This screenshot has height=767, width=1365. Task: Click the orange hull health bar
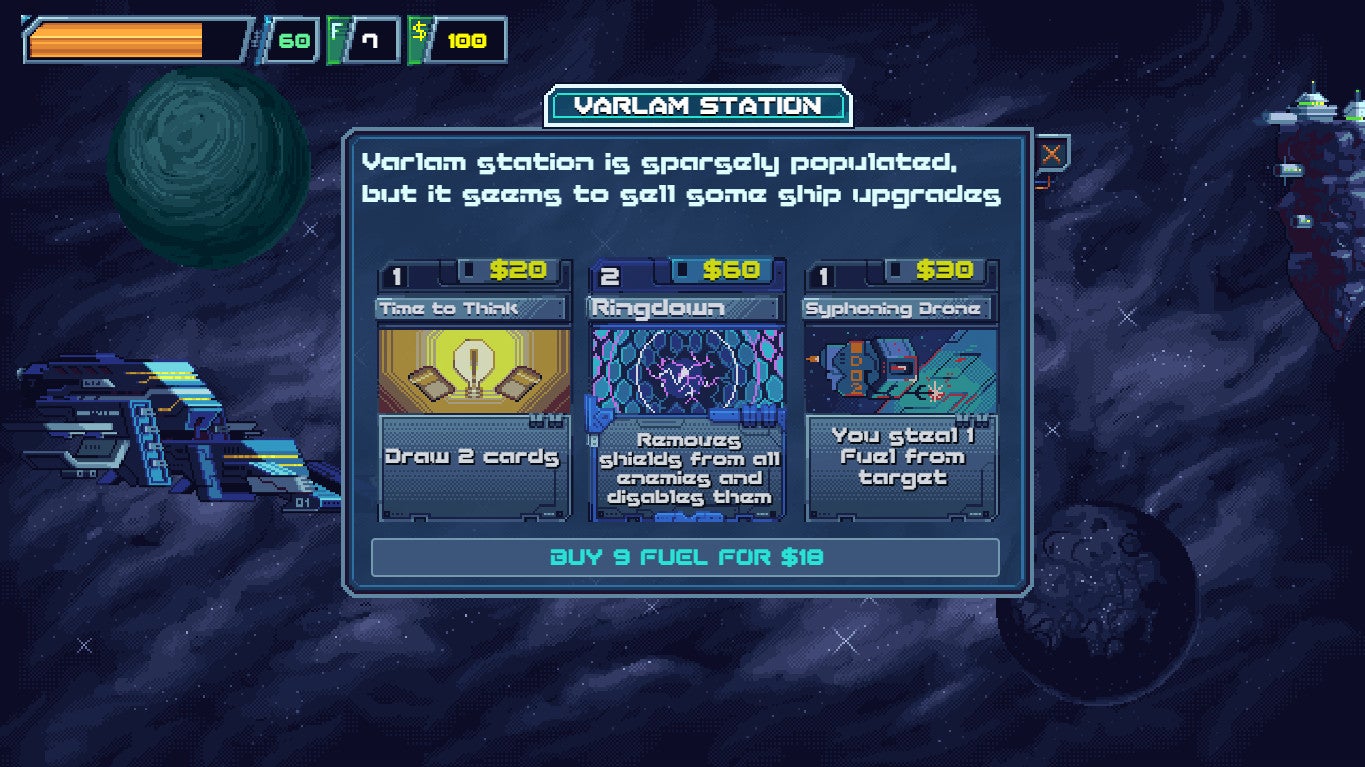pos(115,38)
